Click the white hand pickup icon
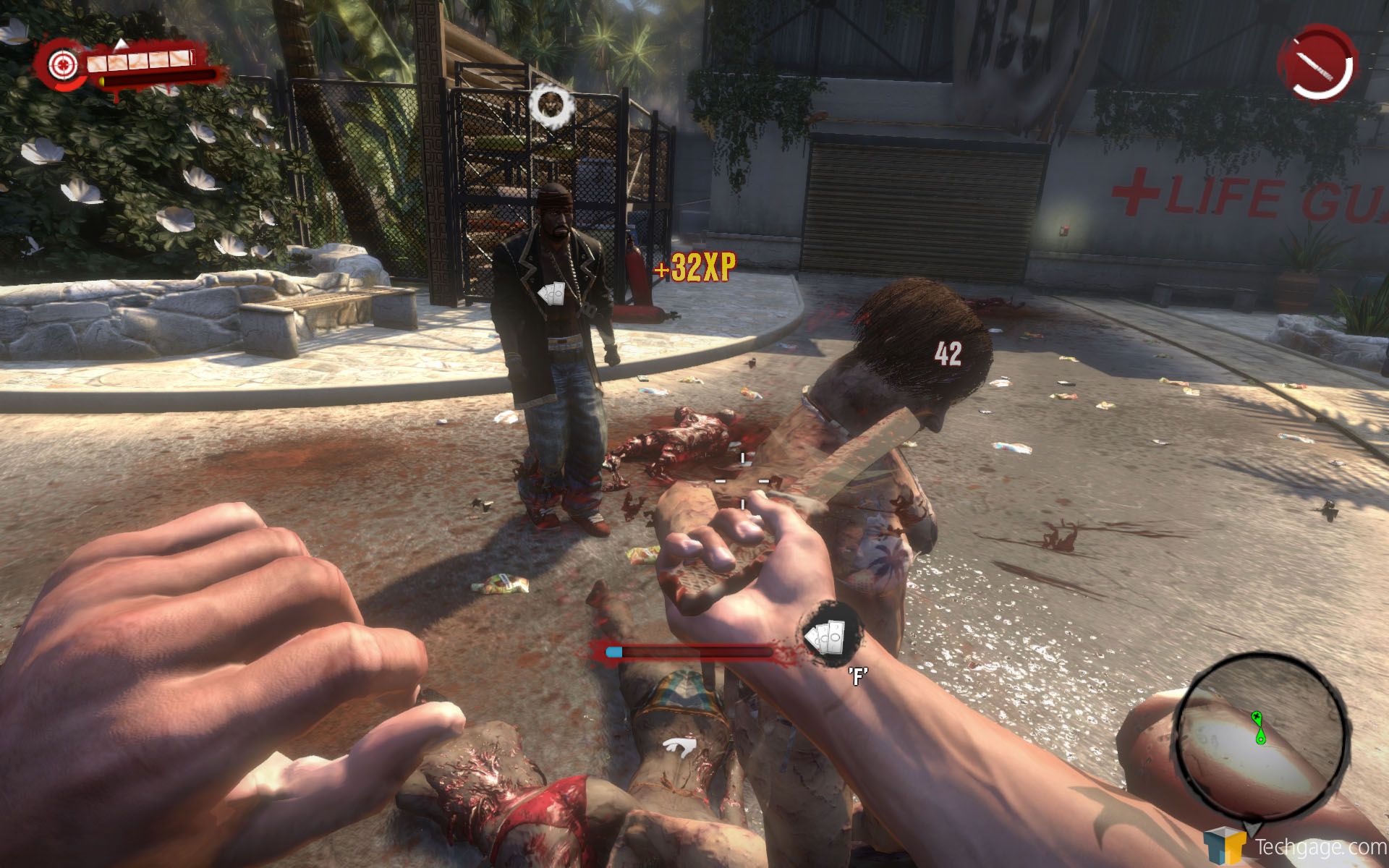Viewport: 1389px width, 868px height. (680, 746)
